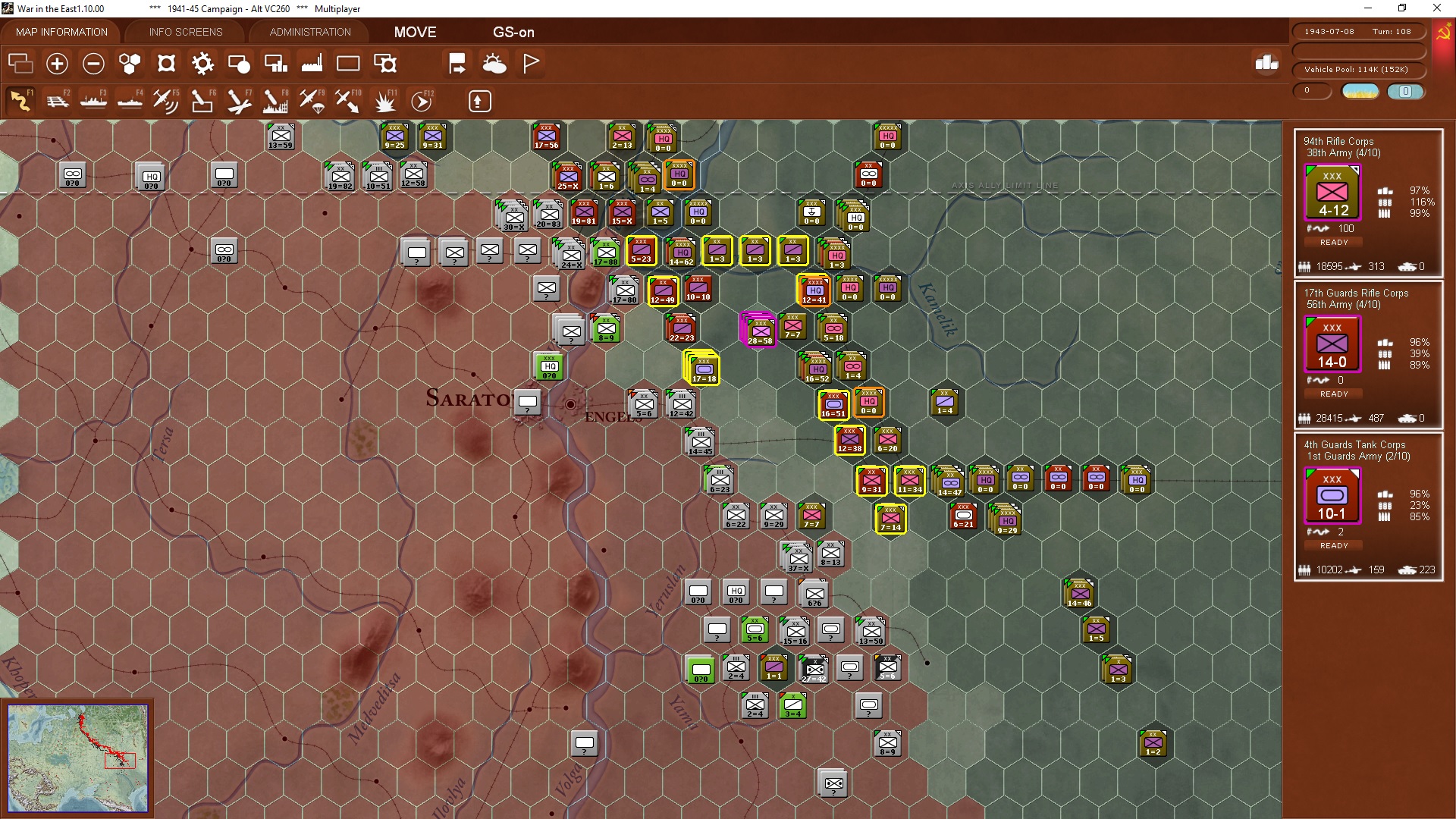Zoom in on the map
Viewport: 1456px width, 819px height.
[x=57, y=64]
